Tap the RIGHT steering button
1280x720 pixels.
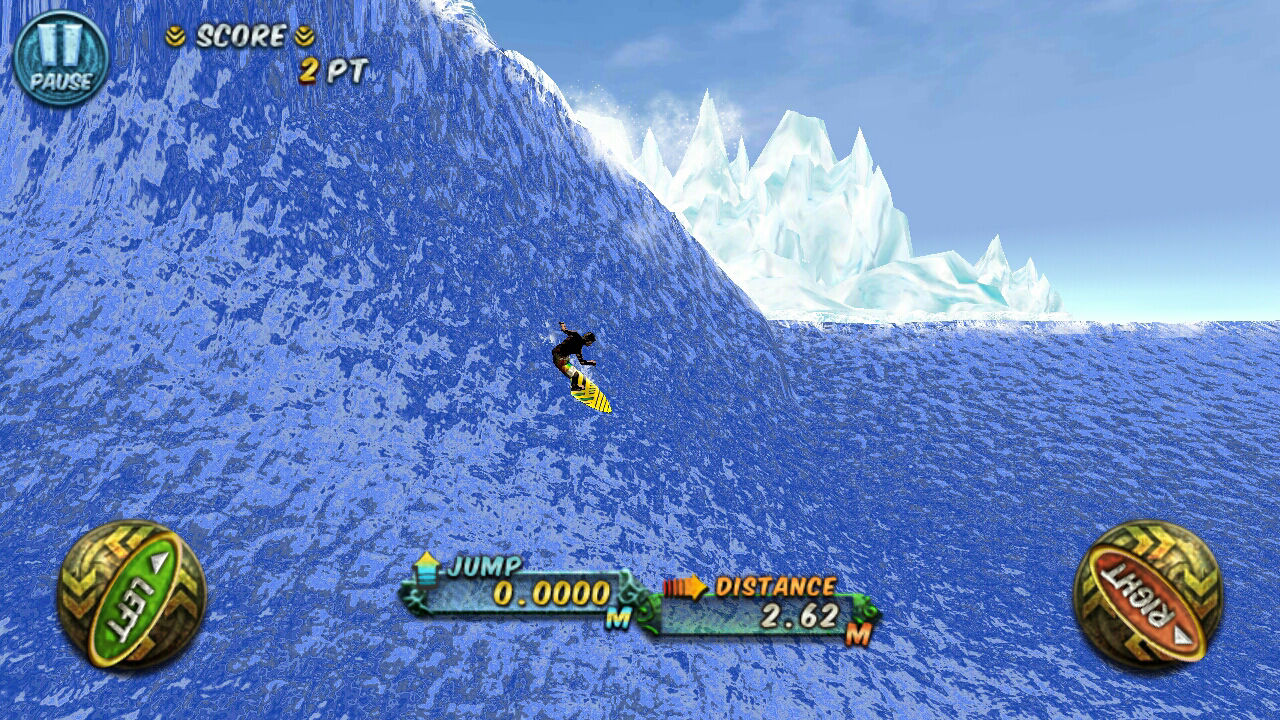1147,594
